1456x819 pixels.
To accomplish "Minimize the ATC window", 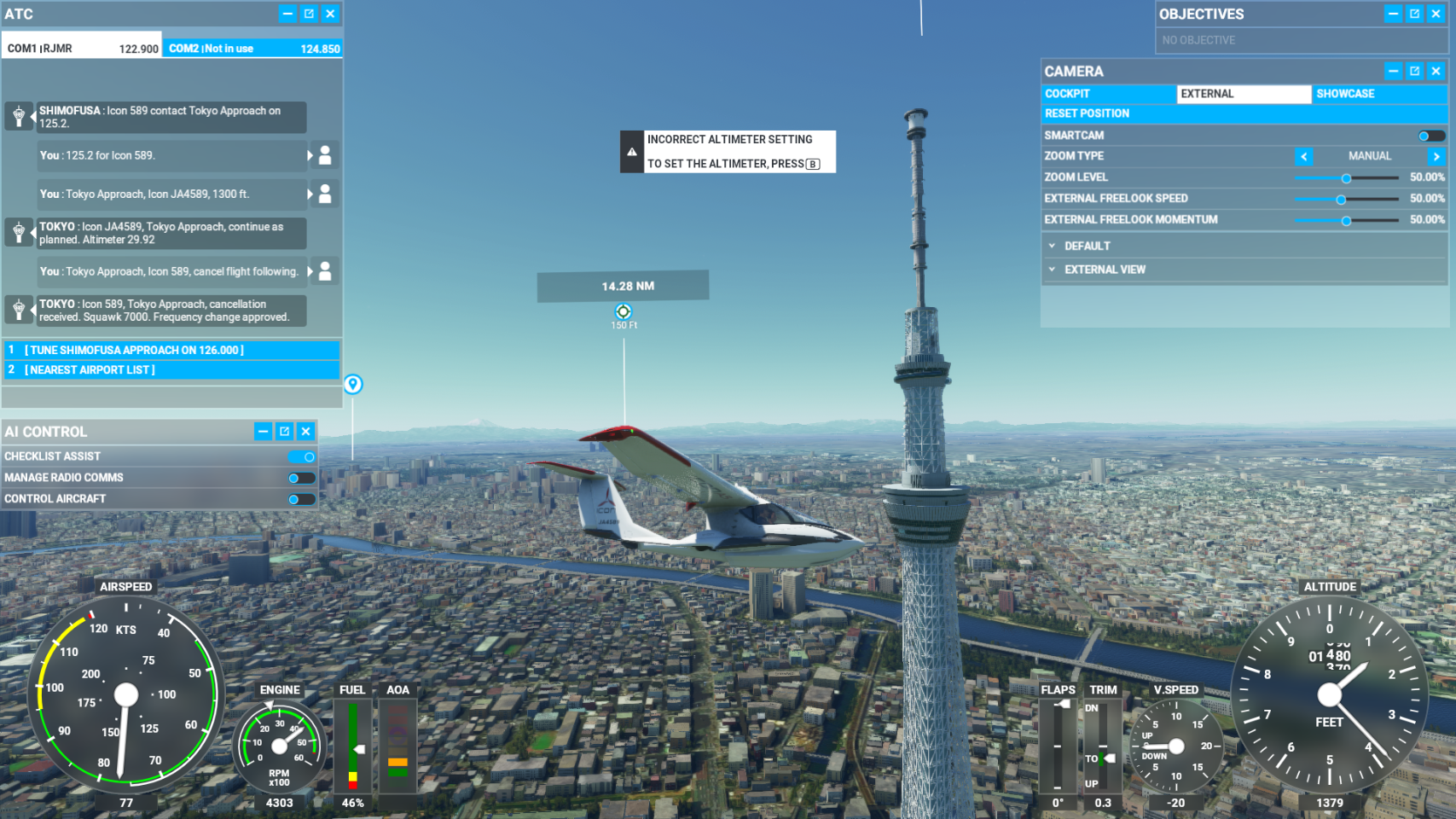I will (287, 14).
